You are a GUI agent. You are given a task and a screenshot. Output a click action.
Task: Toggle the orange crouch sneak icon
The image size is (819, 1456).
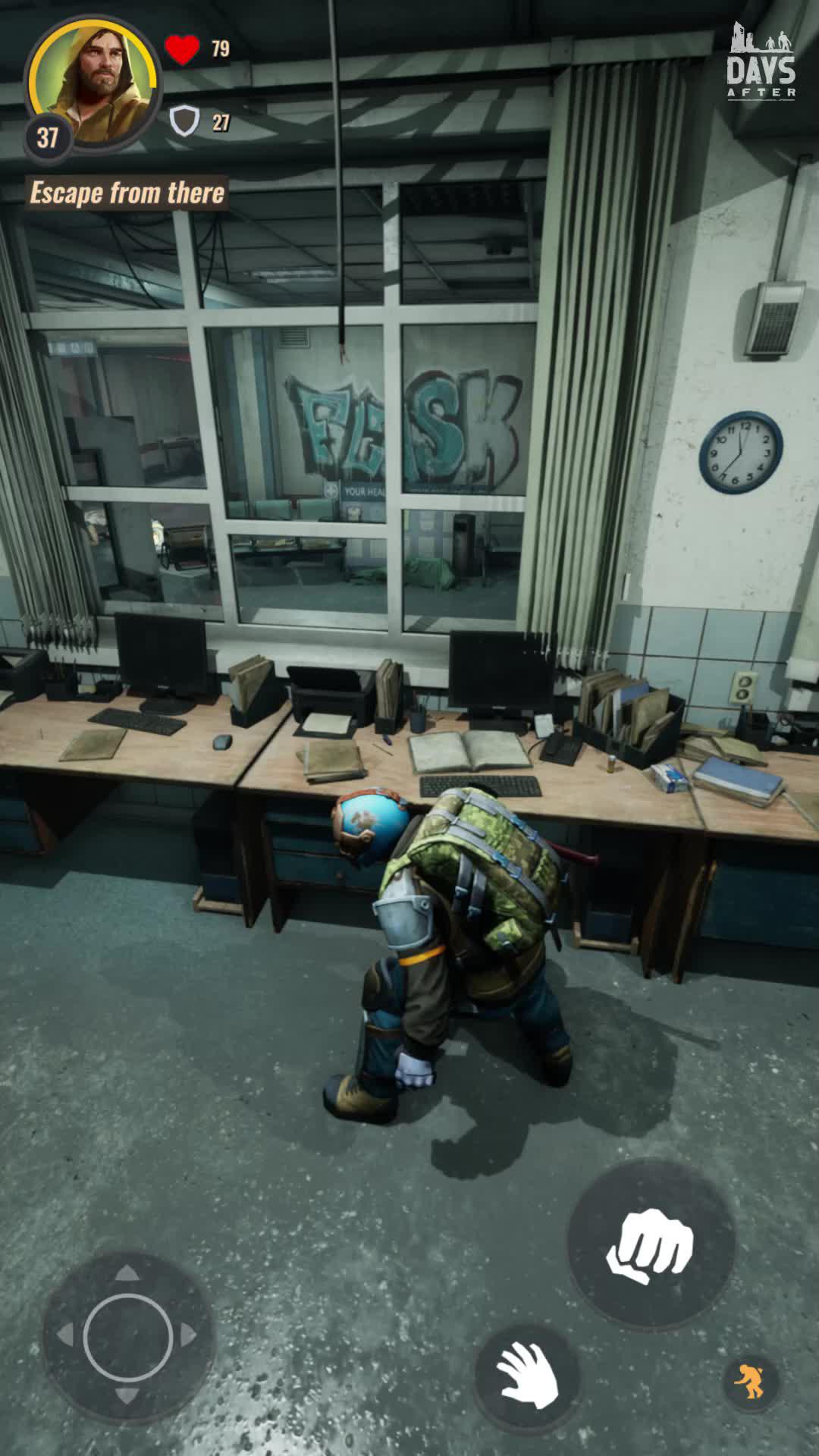click(750, 1380)
